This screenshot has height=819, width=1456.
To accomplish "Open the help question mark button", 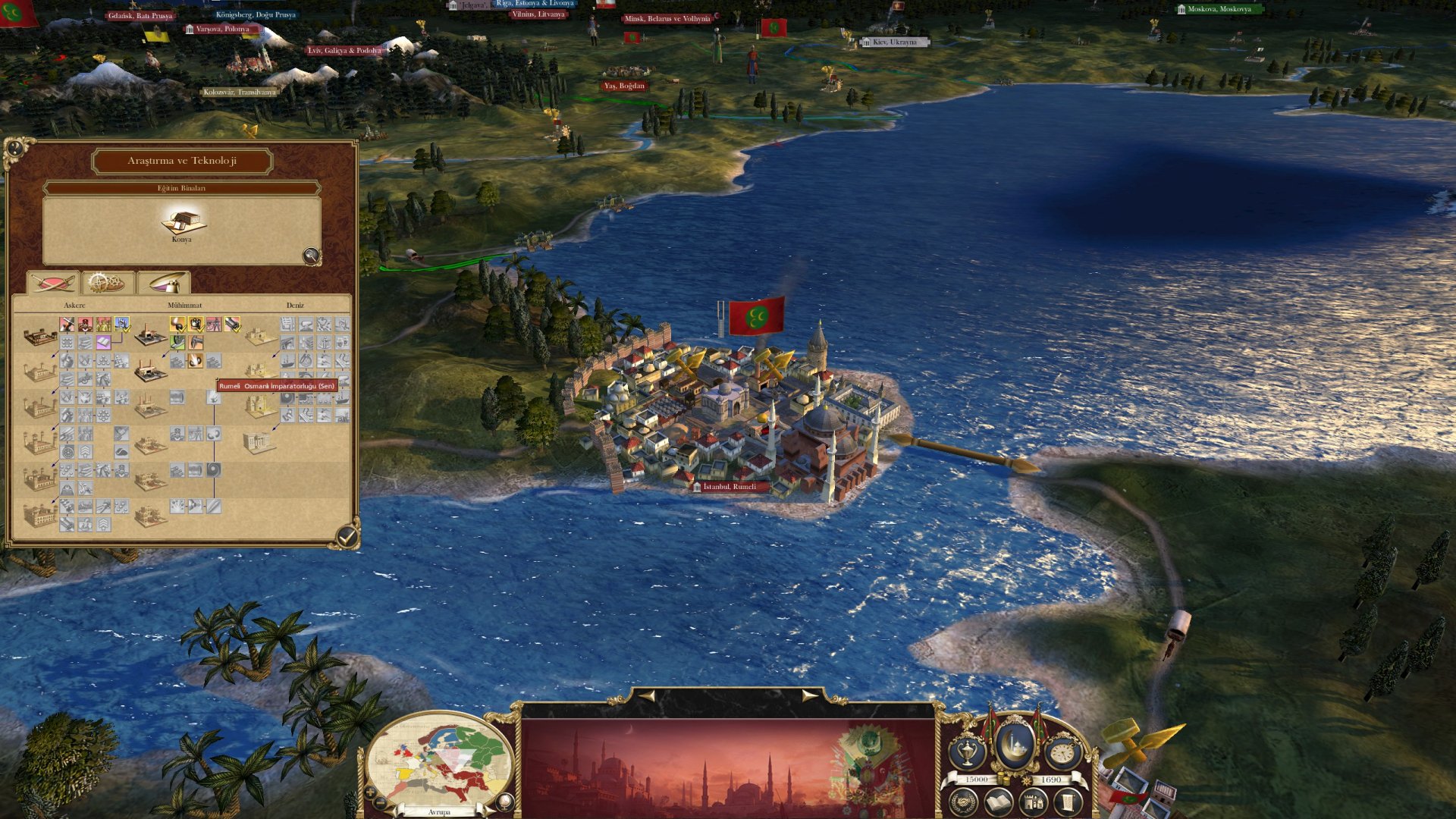I will 14,147.
